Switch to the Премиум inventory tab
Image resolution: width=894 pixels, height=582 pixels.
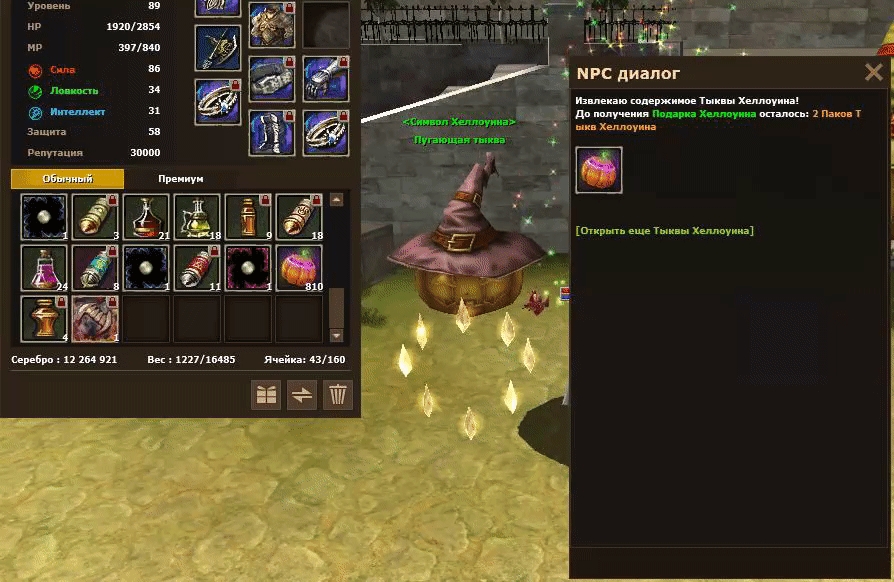[x=181, y=179]
